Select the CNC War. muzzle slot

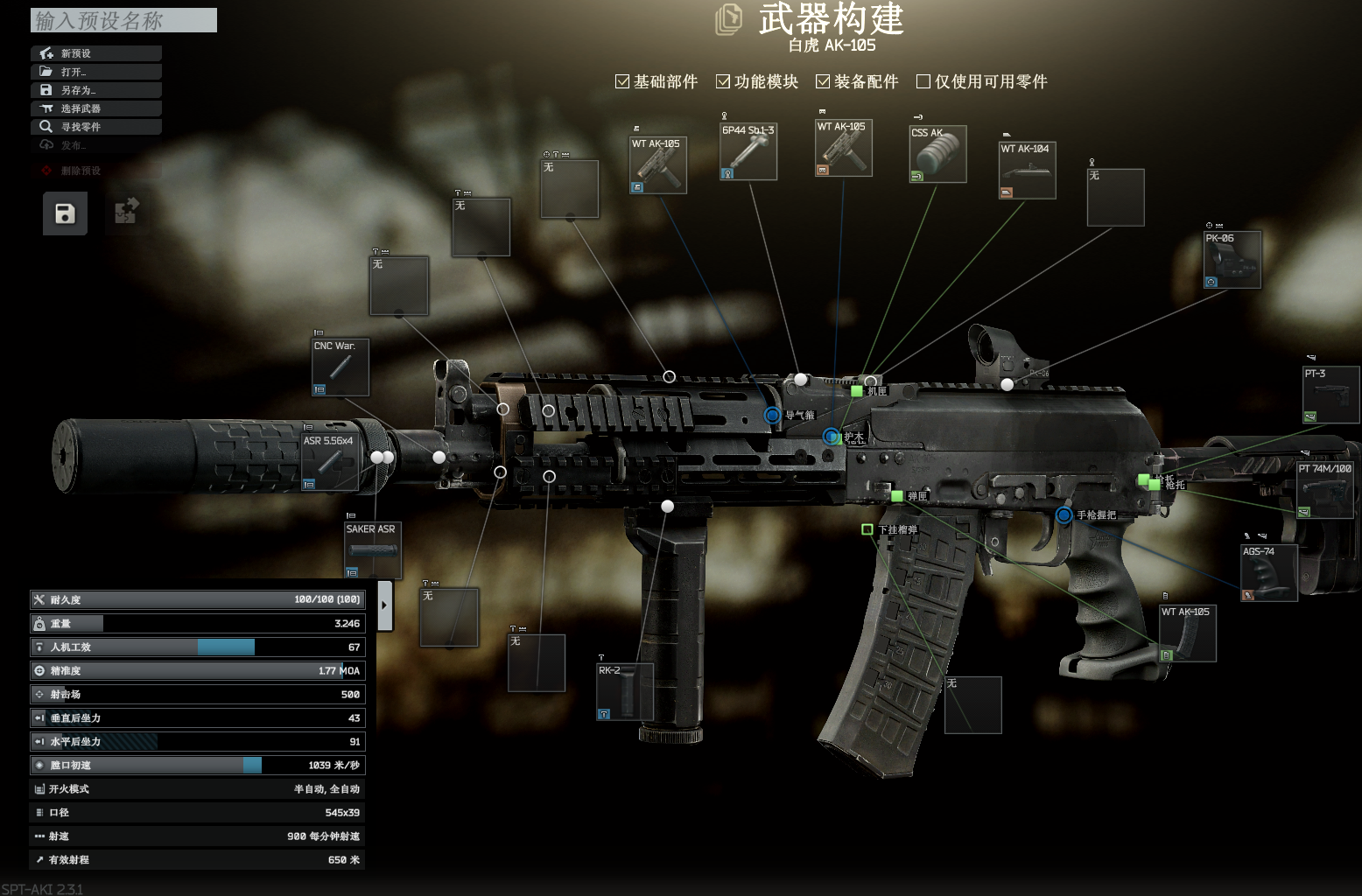[340, 367]
